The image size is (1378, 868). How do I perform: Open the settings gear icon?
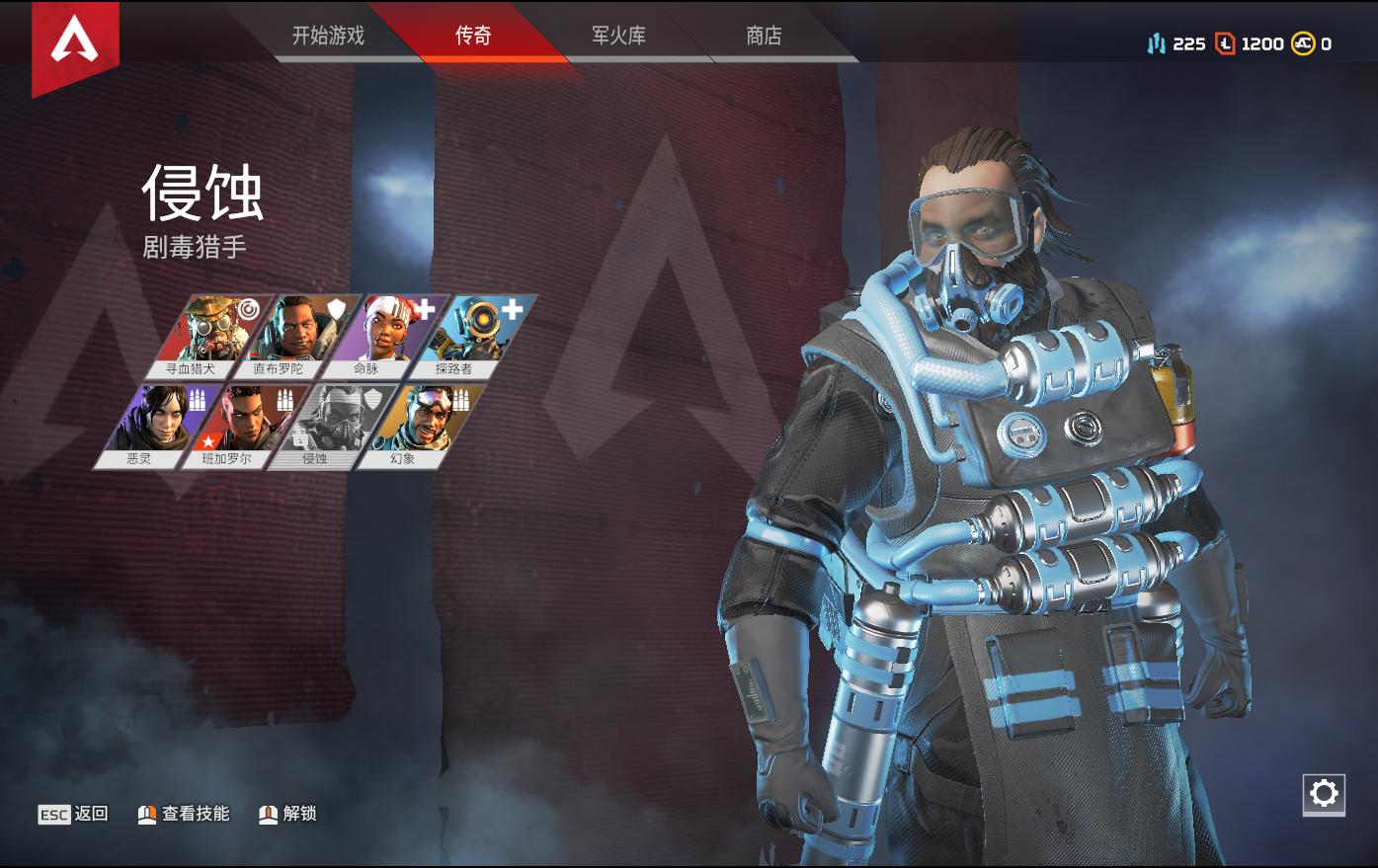click(x=1324, y=792)
